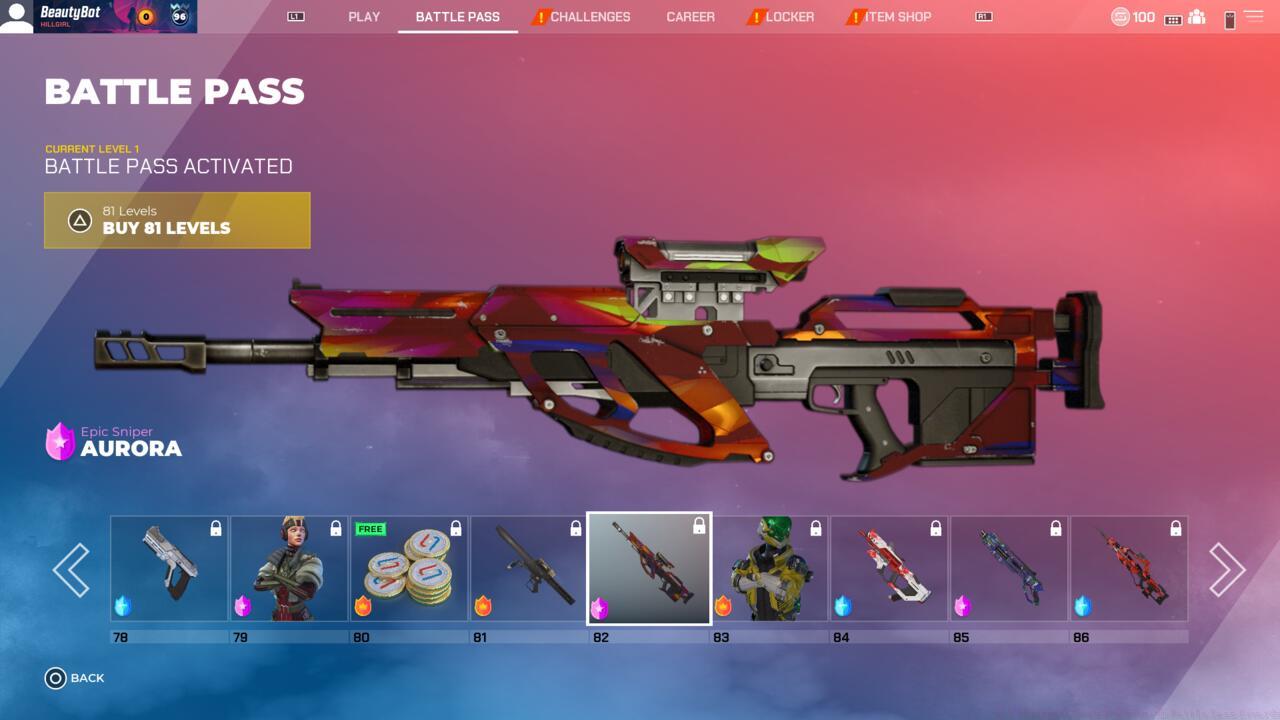The image size is (1280, 720).
Task: Select the level 82 Aurora sniper tile
Action: [649, 568]
